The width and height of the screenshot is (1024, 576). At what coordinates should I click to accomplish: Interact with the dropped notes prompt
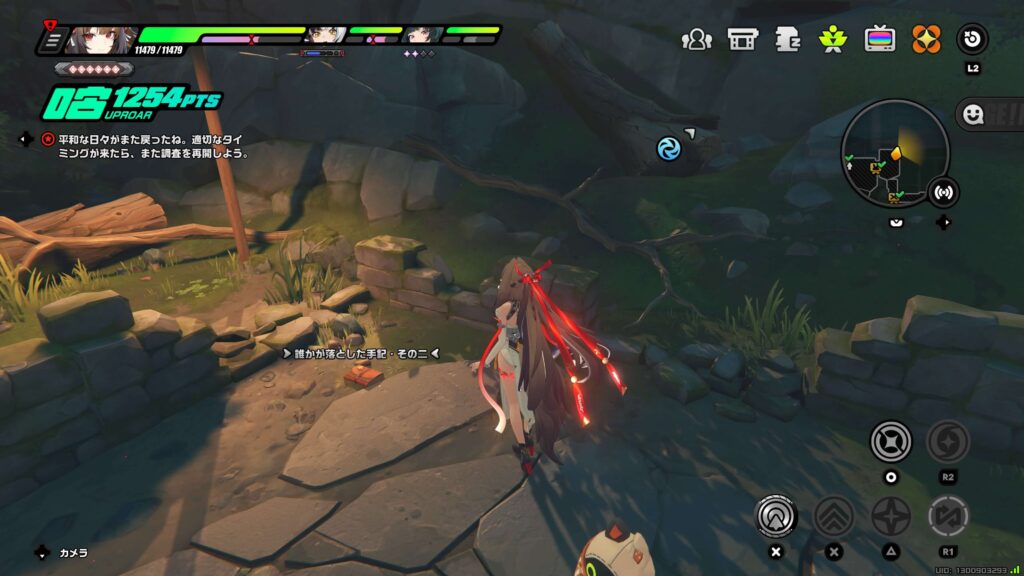pyautogui.click(x=362, y=353)
